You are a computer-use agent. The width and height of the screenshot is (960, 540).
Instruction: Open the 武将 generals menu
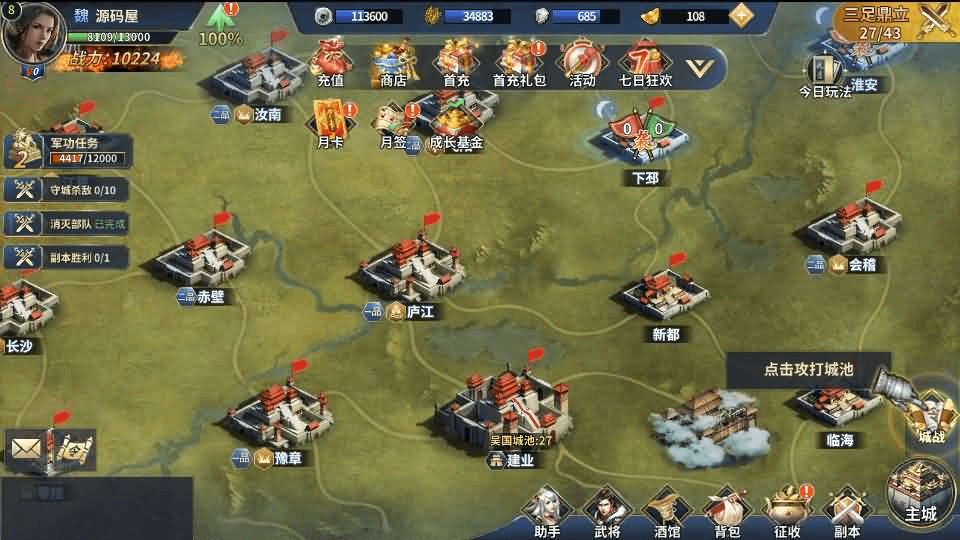(606, 511)
